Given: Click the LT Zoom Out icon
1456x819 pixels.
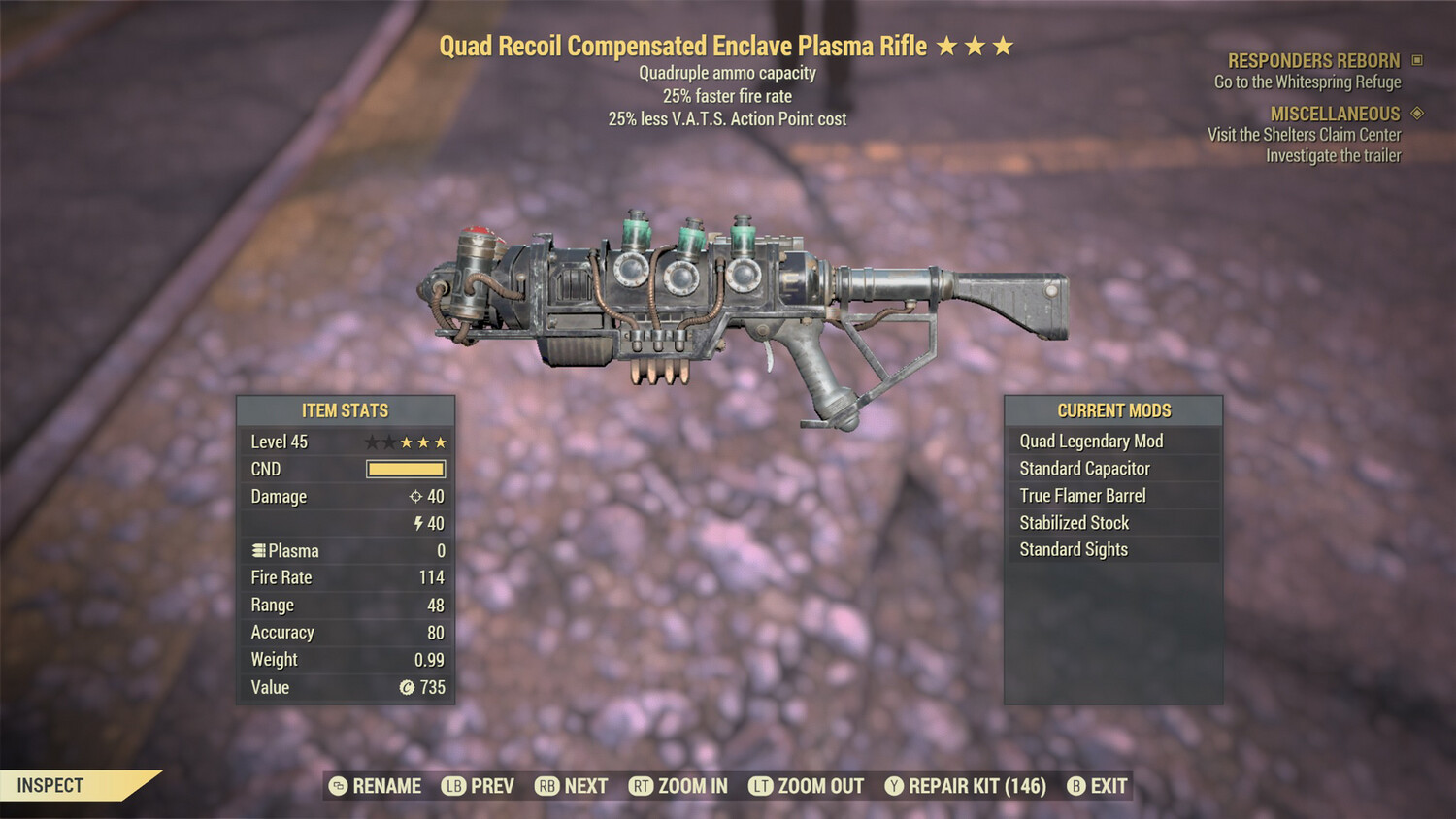Looking at the screenshot, I should [762, 786].
